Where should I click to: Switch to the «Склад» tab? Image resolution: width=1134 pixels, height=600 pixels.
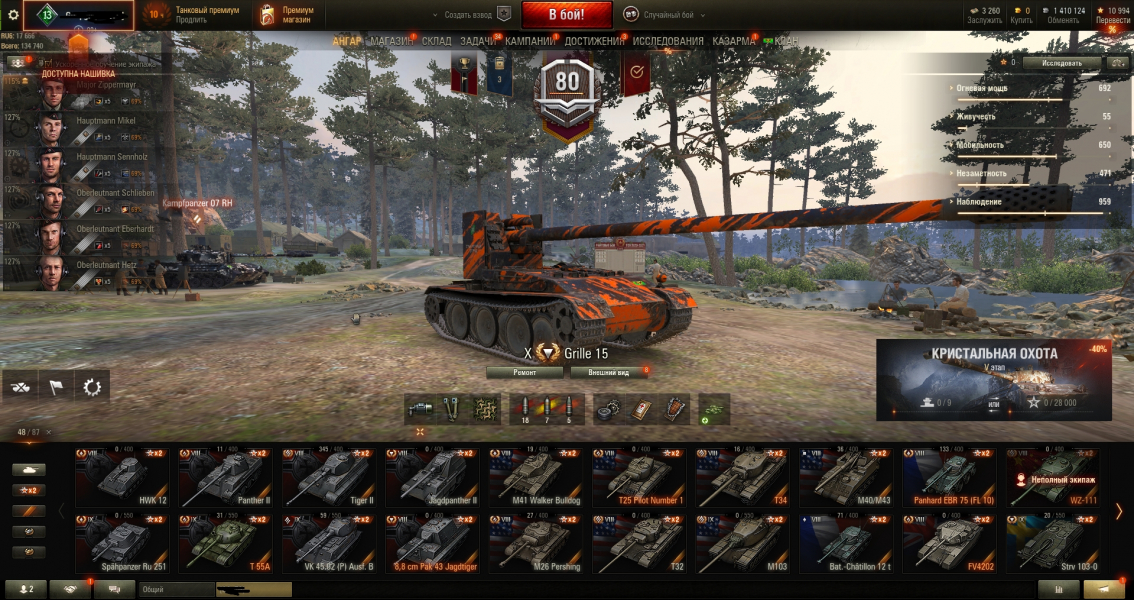click(x=436, y=41)
